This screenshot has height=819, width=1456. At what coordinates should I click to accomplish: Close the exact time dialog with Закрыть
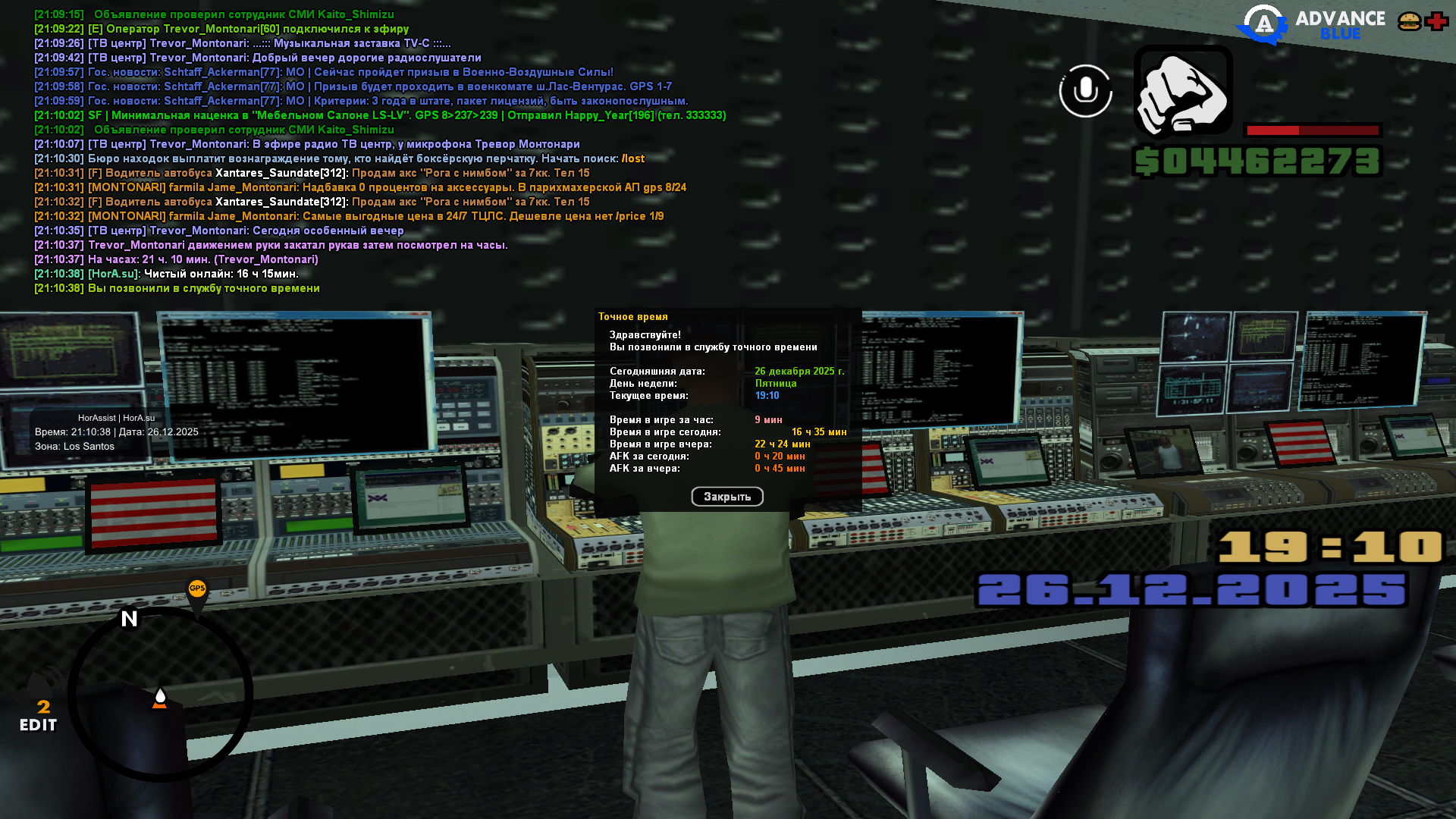pos(726,497)
